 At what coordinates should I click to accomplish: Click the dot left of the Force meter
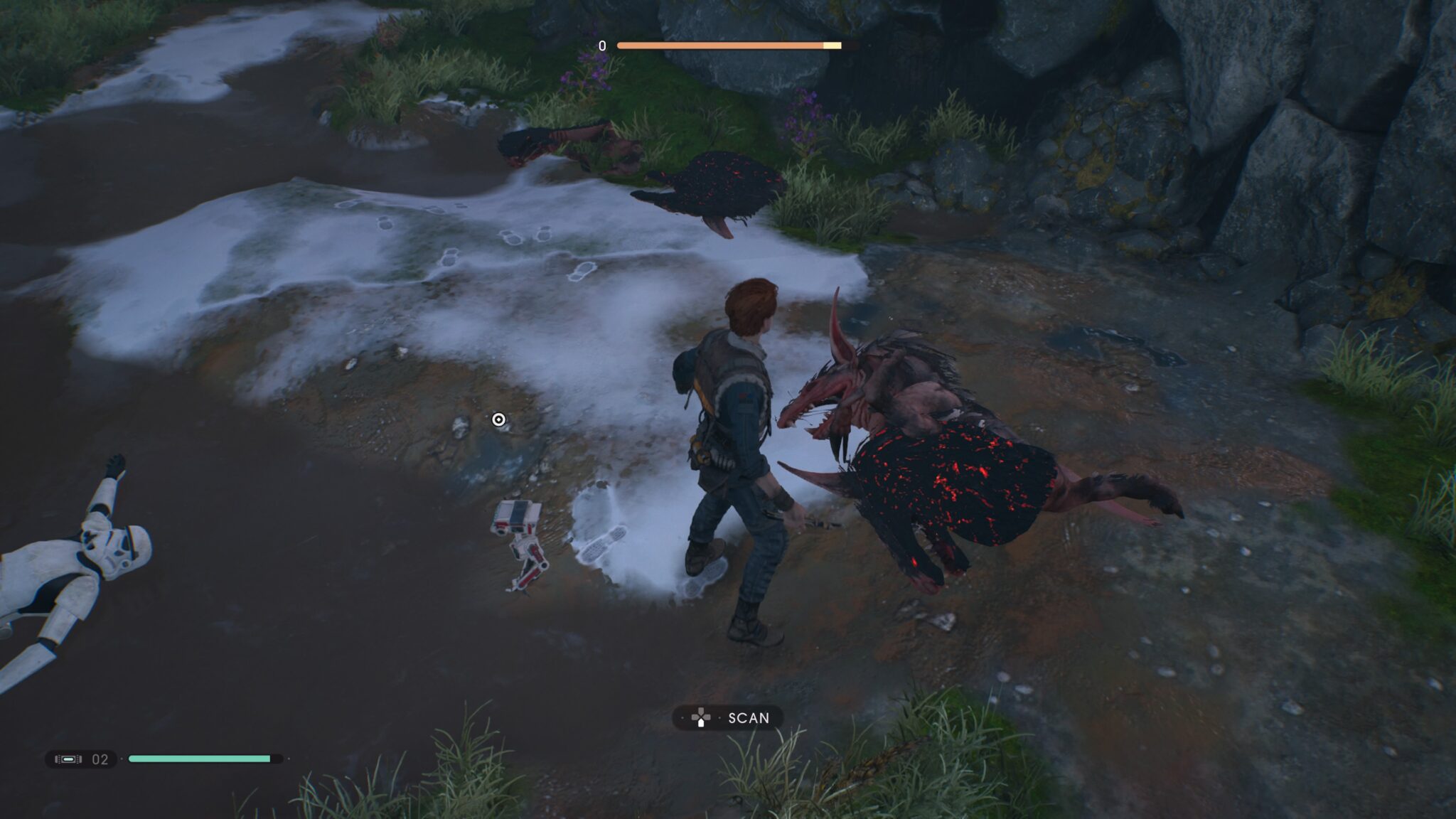pyautogui.click(x=122, y=759)
